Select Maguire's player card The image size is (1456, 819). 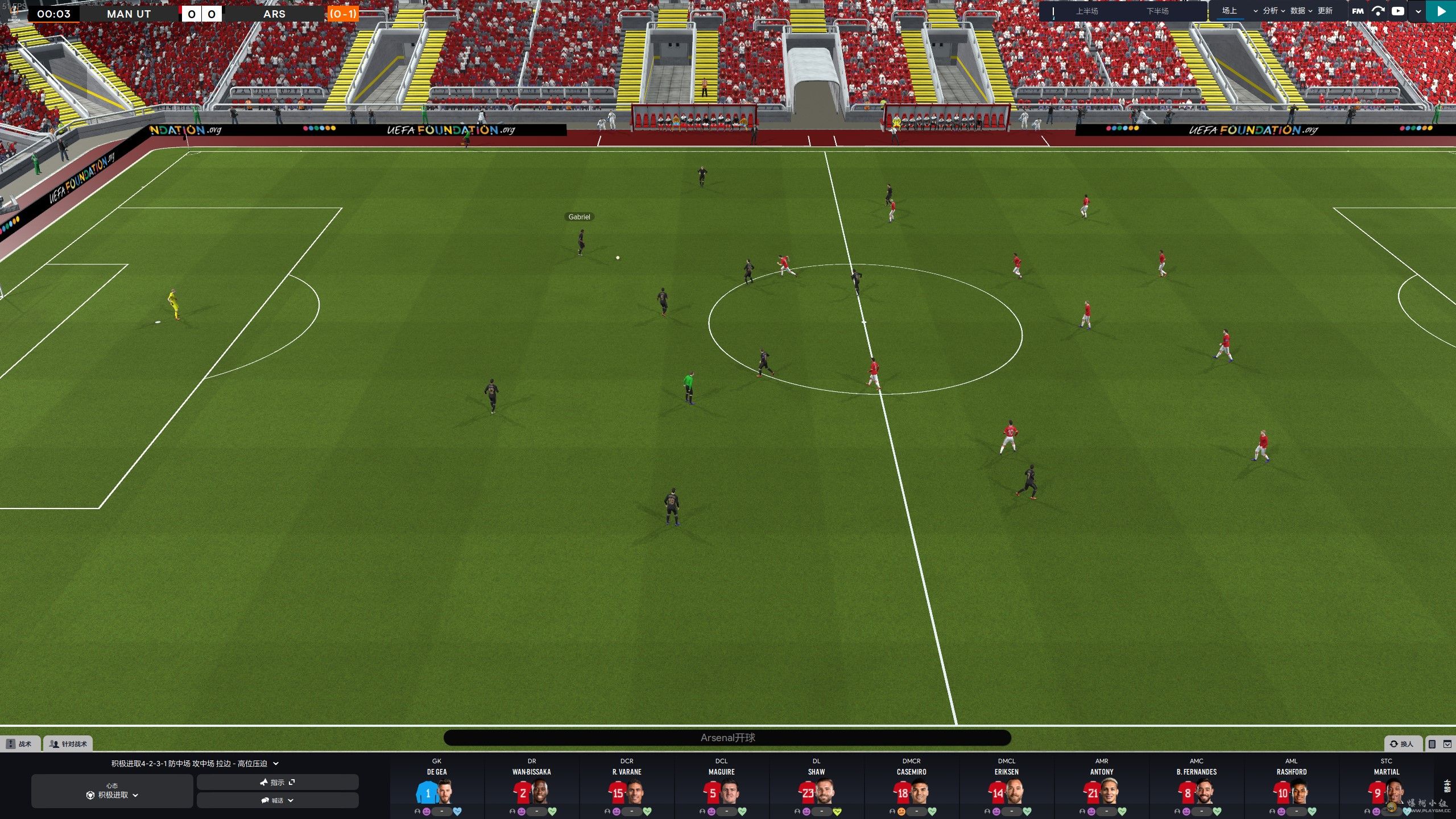(x=721, y=788)
